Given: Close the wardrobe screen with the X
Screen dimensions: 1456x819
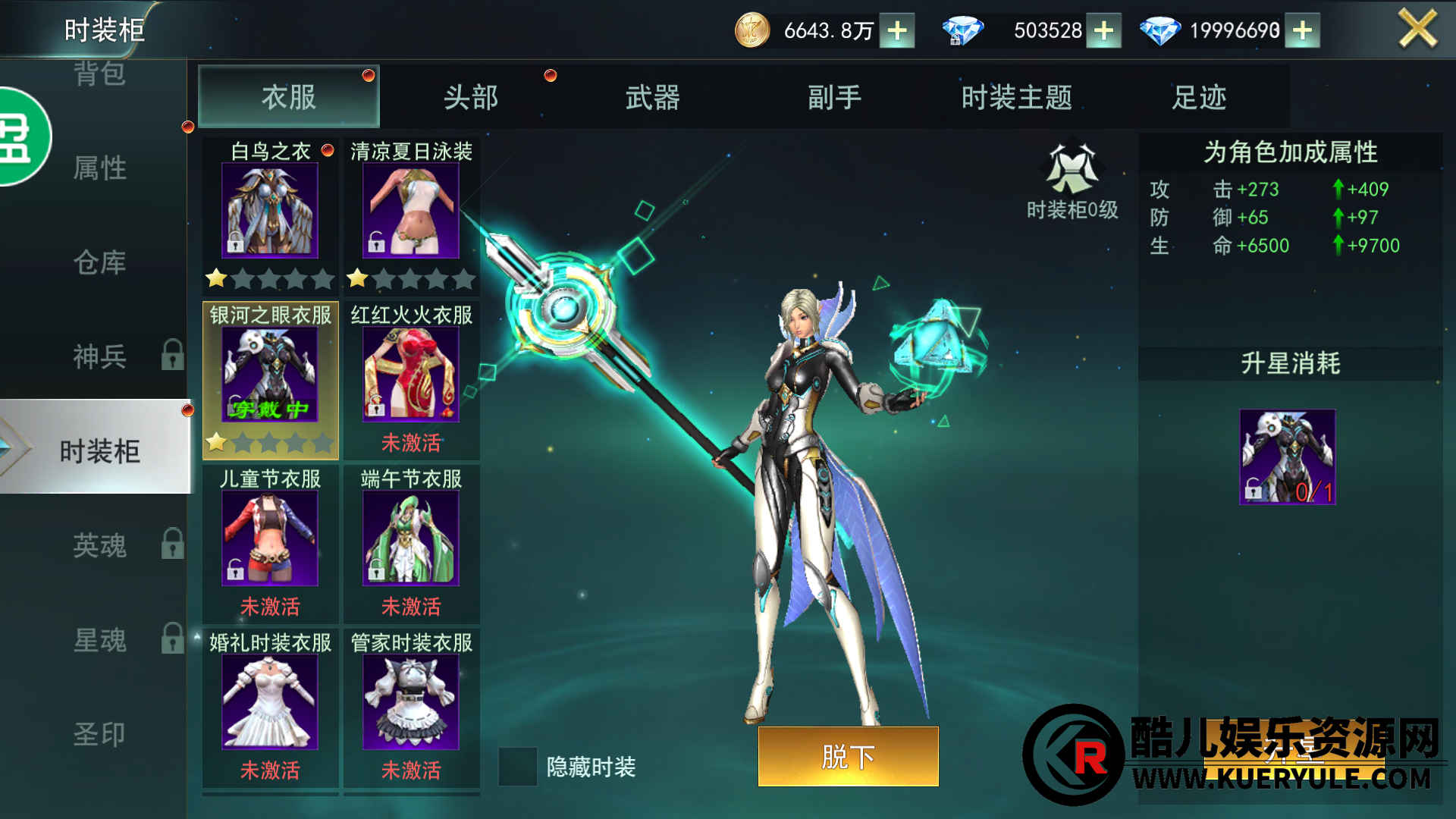Looking at the screenshot, I should [1417, 30].
